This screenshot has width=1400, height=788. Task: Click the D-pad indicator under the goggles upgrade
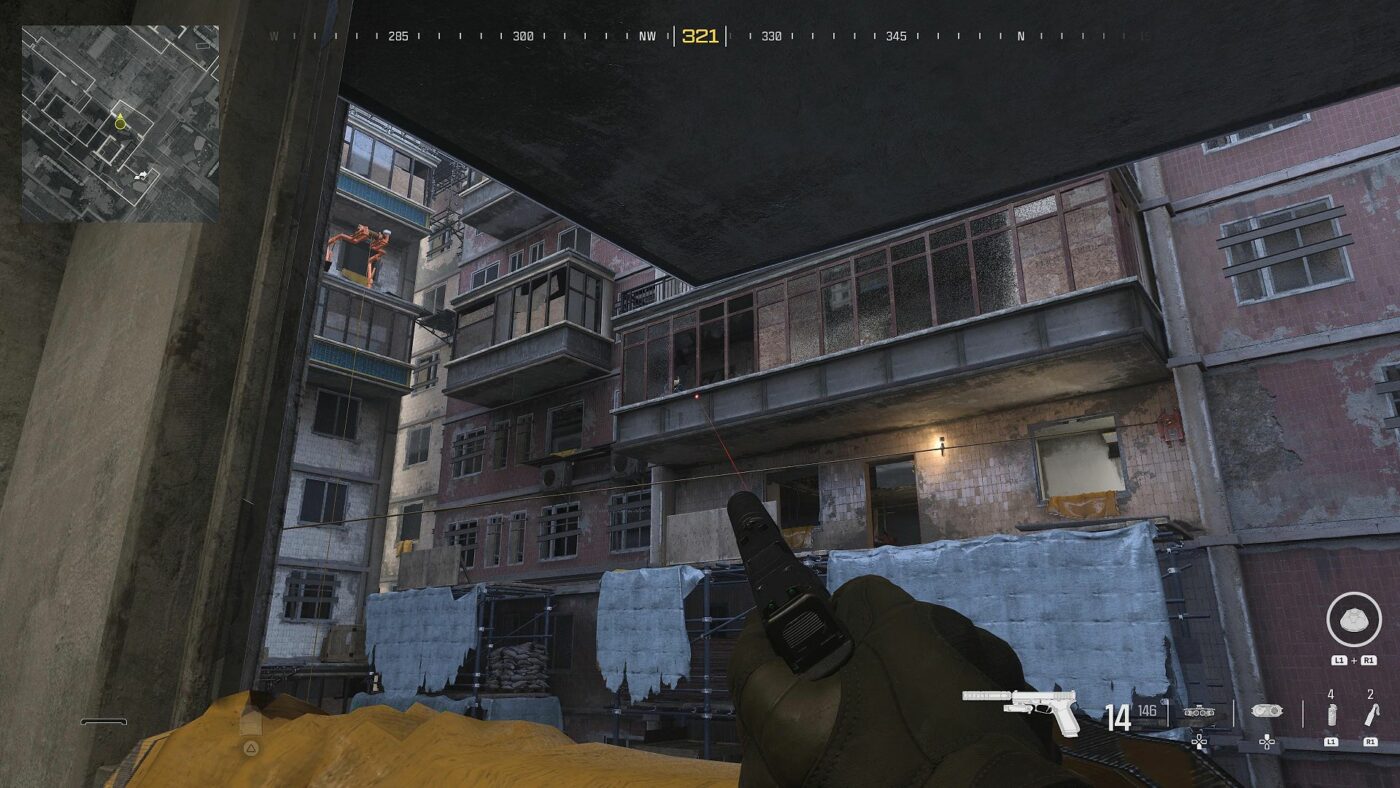[1267, 742]
